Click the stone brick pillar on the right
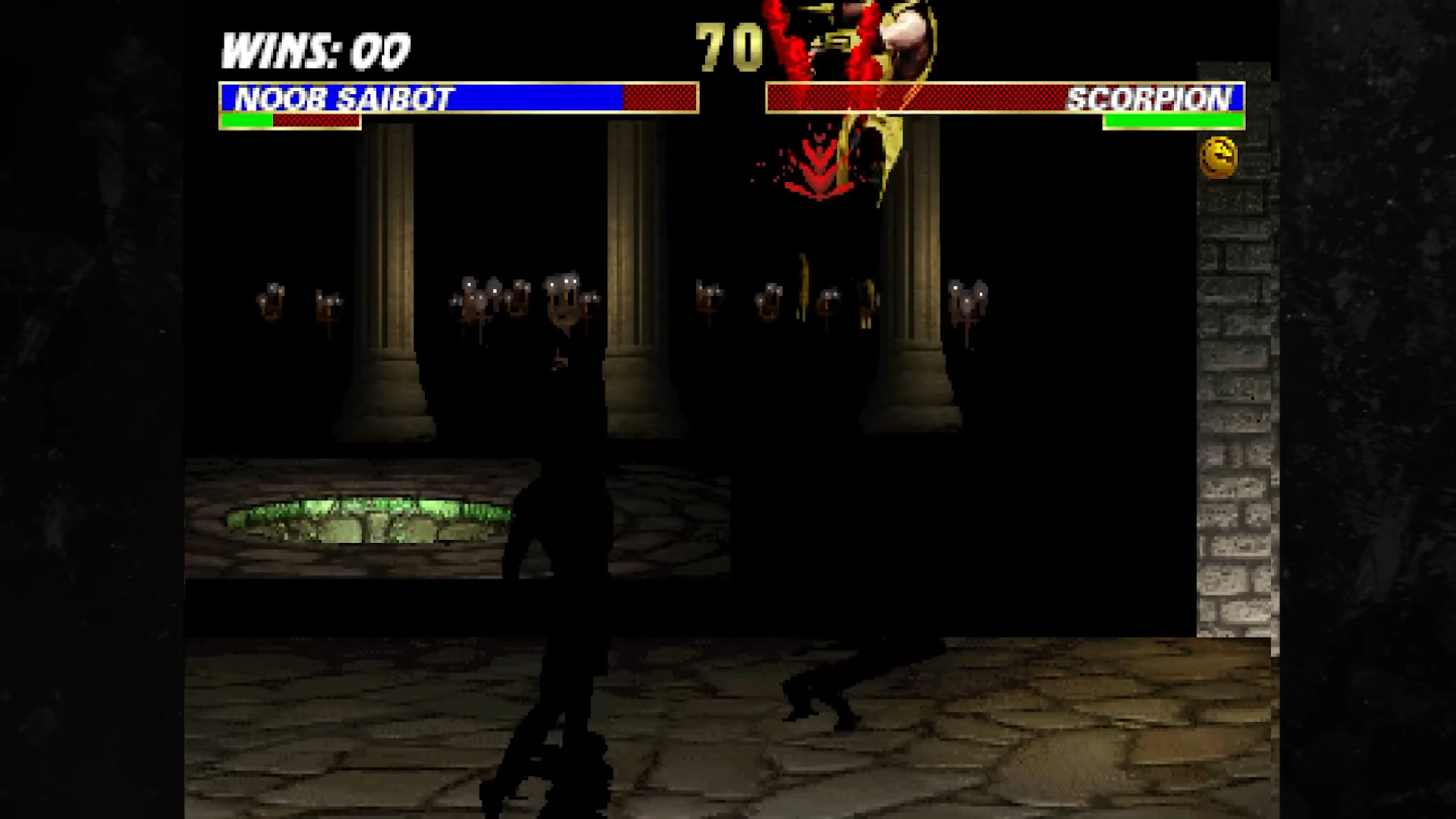The image size is (1456, 819). coord(1234,398)
